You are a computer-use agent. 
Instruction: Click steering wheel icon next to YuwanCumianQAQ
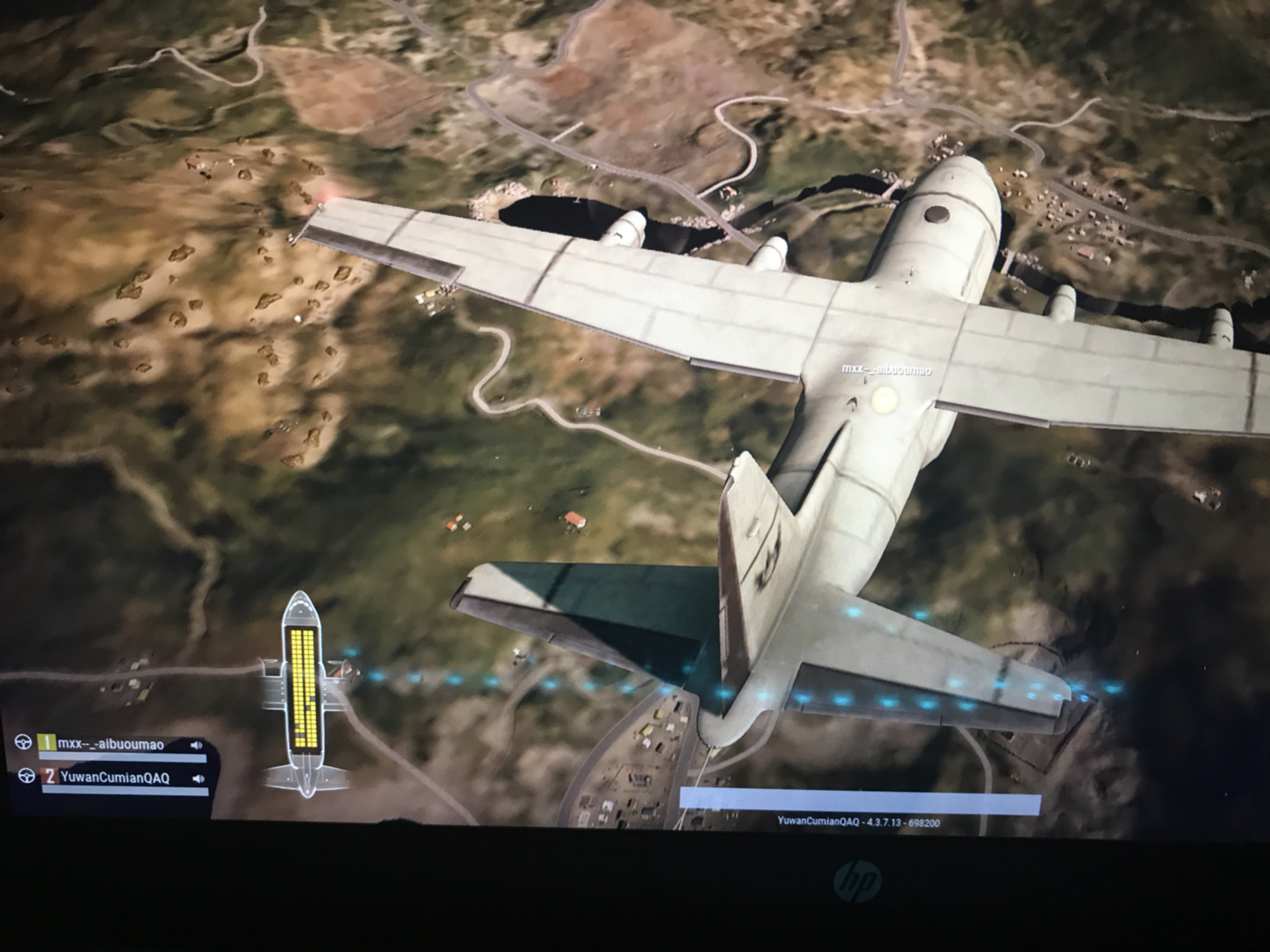pos(26,776)
